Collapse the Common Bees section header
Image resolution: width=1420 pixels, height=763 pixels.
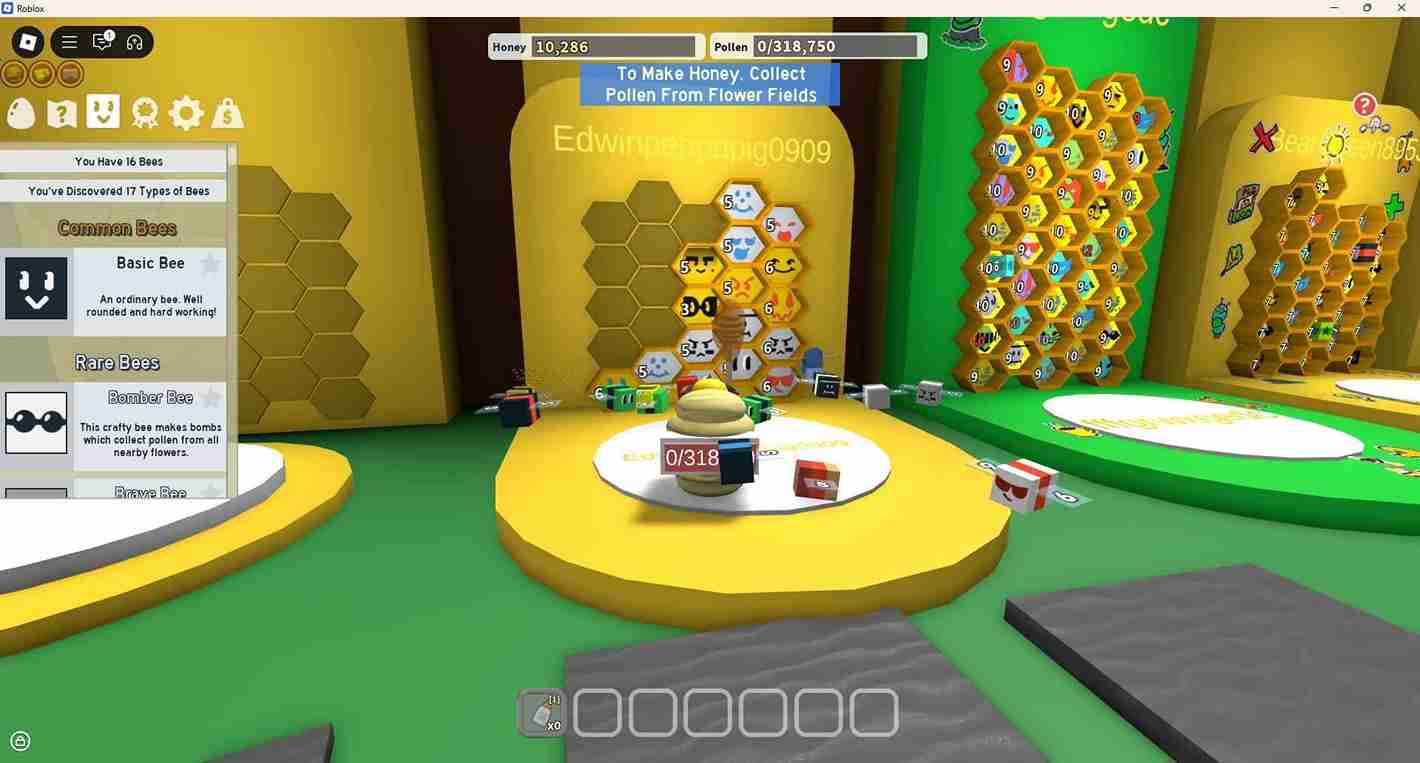[x=117, y=228]
